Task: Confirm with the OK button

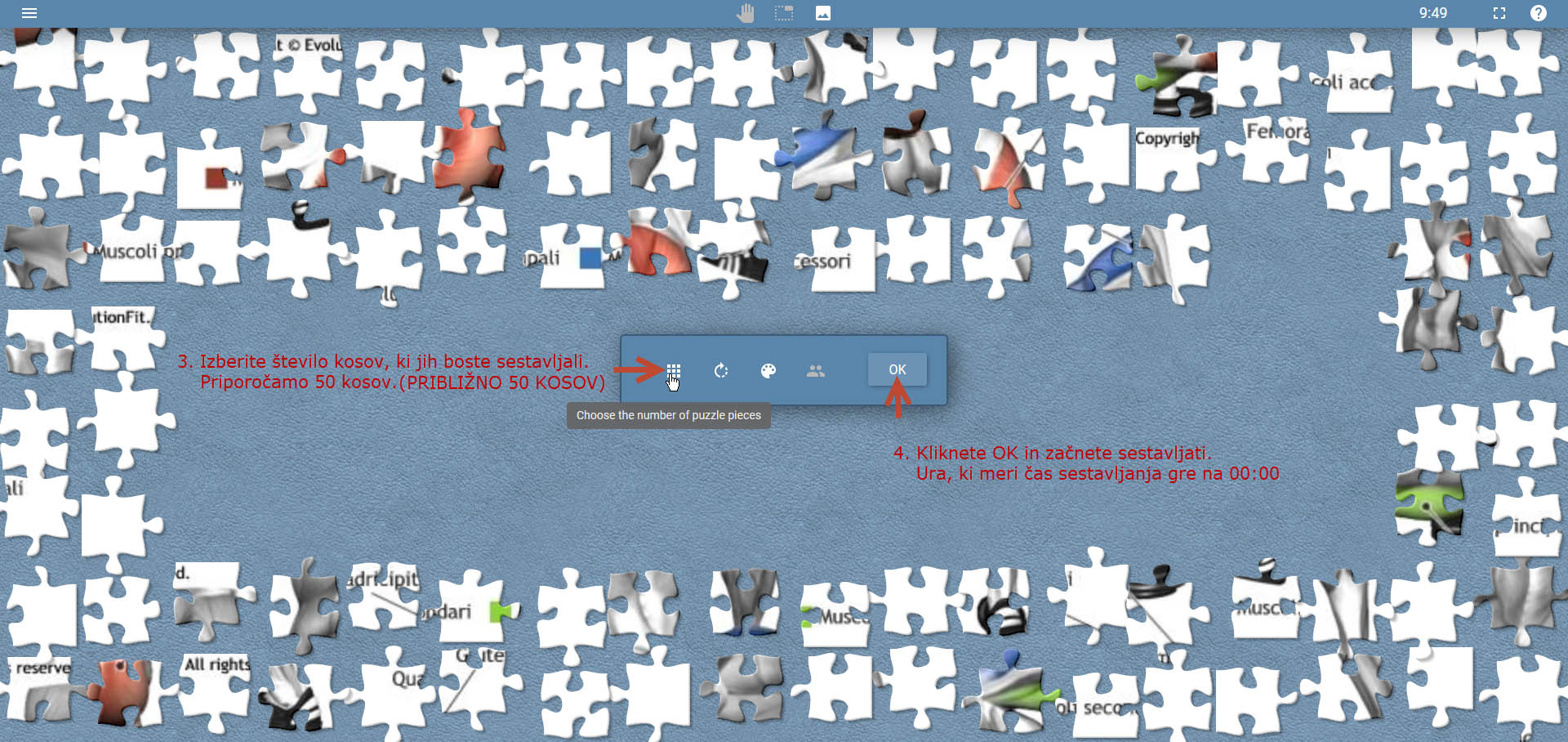Action: pyautogui.click(x=897, y=369)
